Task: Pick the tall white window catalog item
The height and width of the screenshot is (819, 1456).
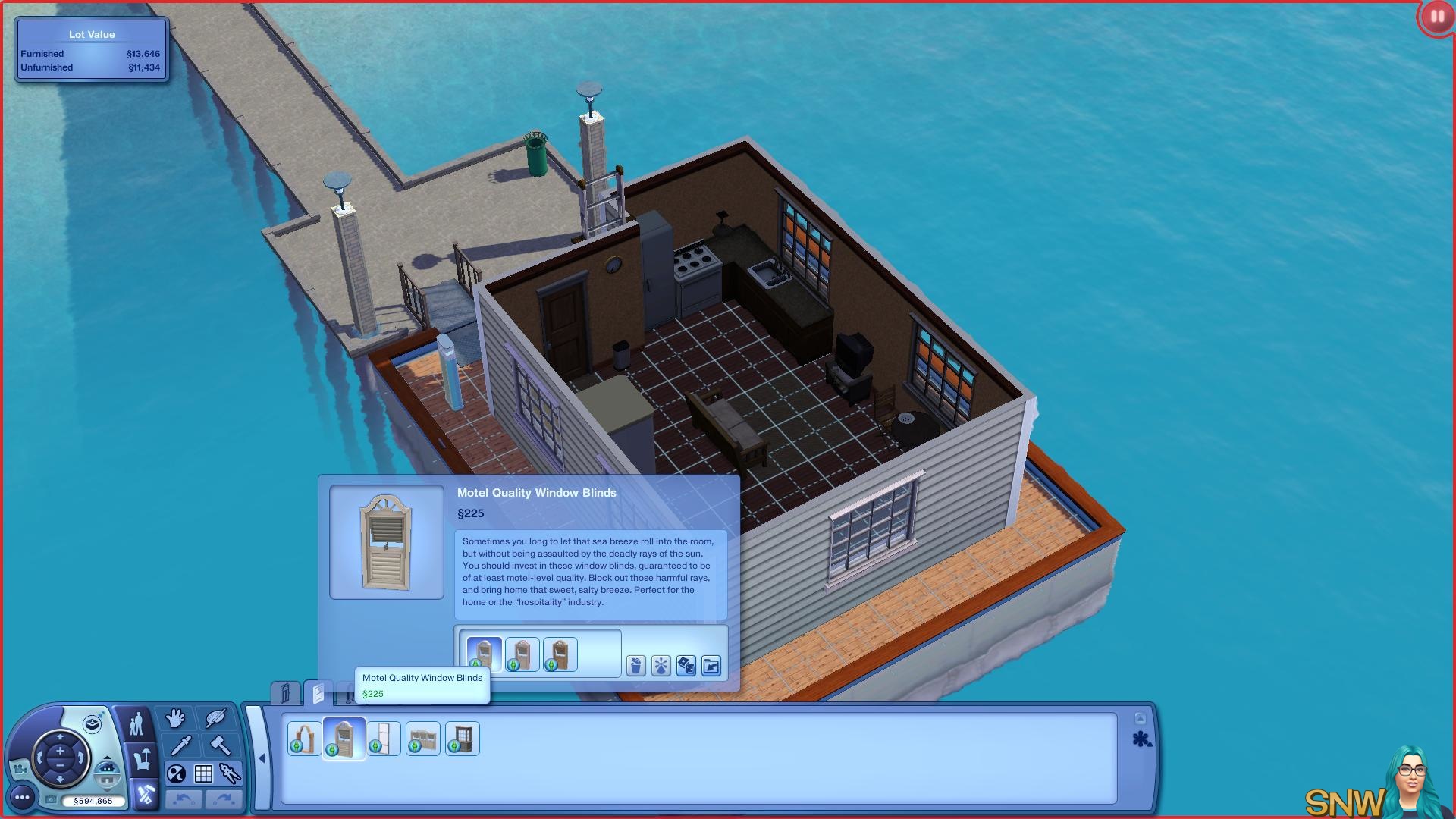Action: [384, 738]
